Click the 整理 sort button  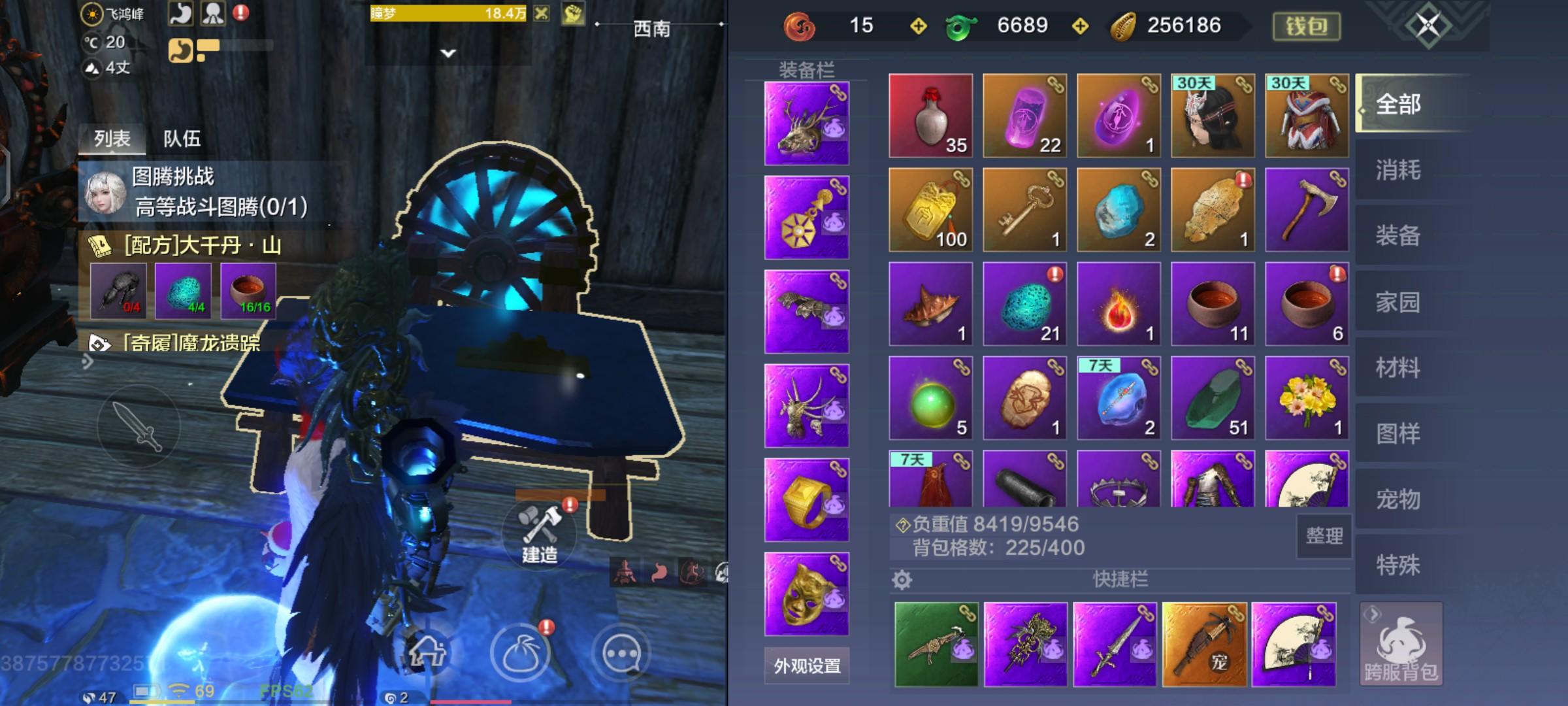[x=1324, y=535]
